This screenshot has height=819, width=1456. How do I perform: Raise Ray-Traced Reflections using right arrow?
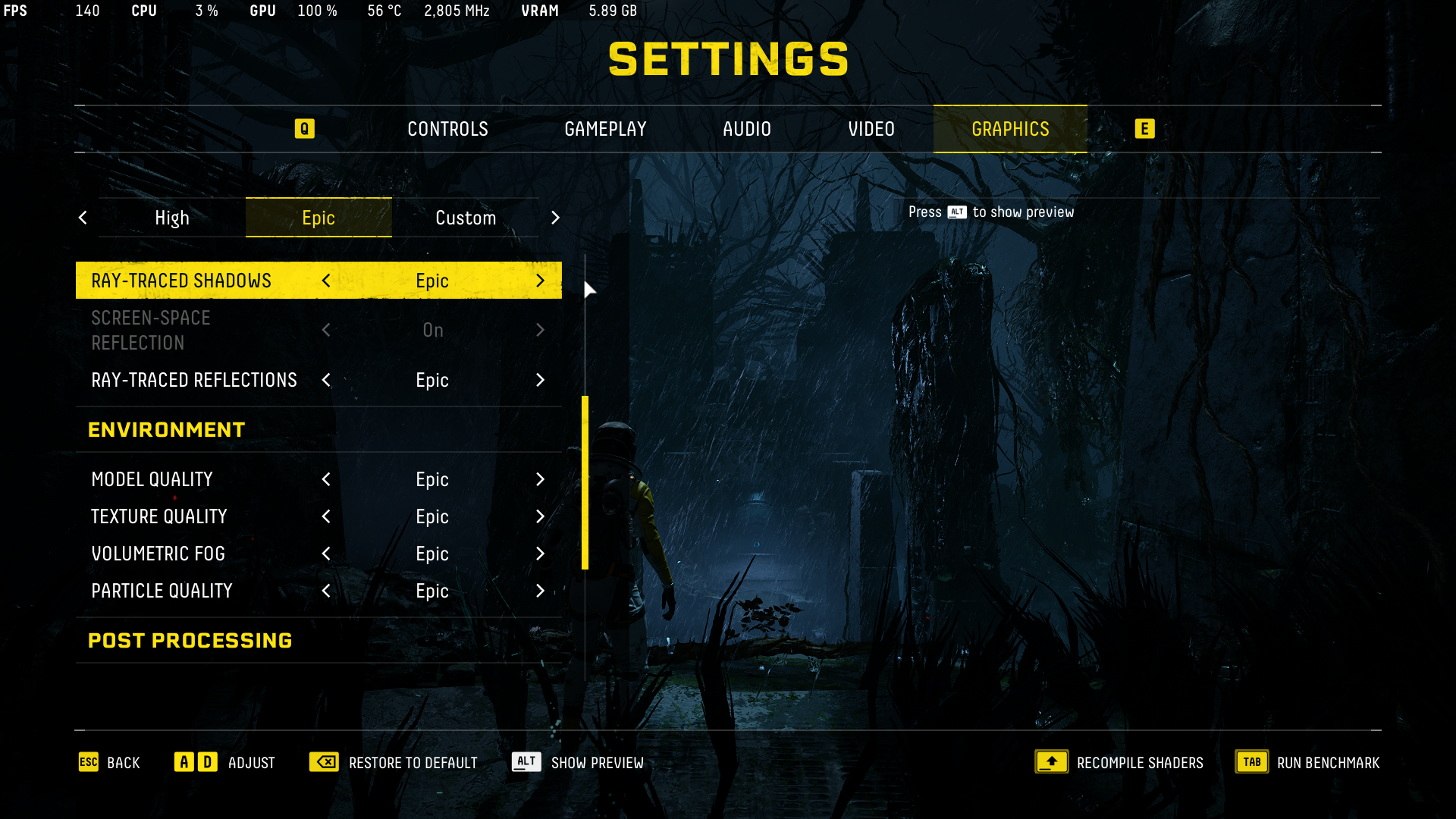540,380
